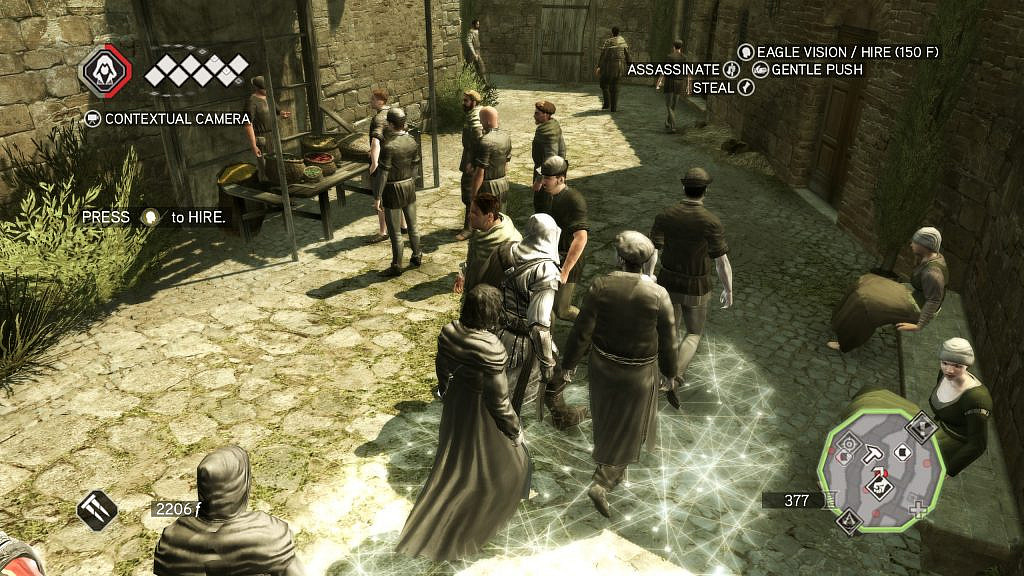
Task: Open the green-bordered minimap
Action: point(880,470)
